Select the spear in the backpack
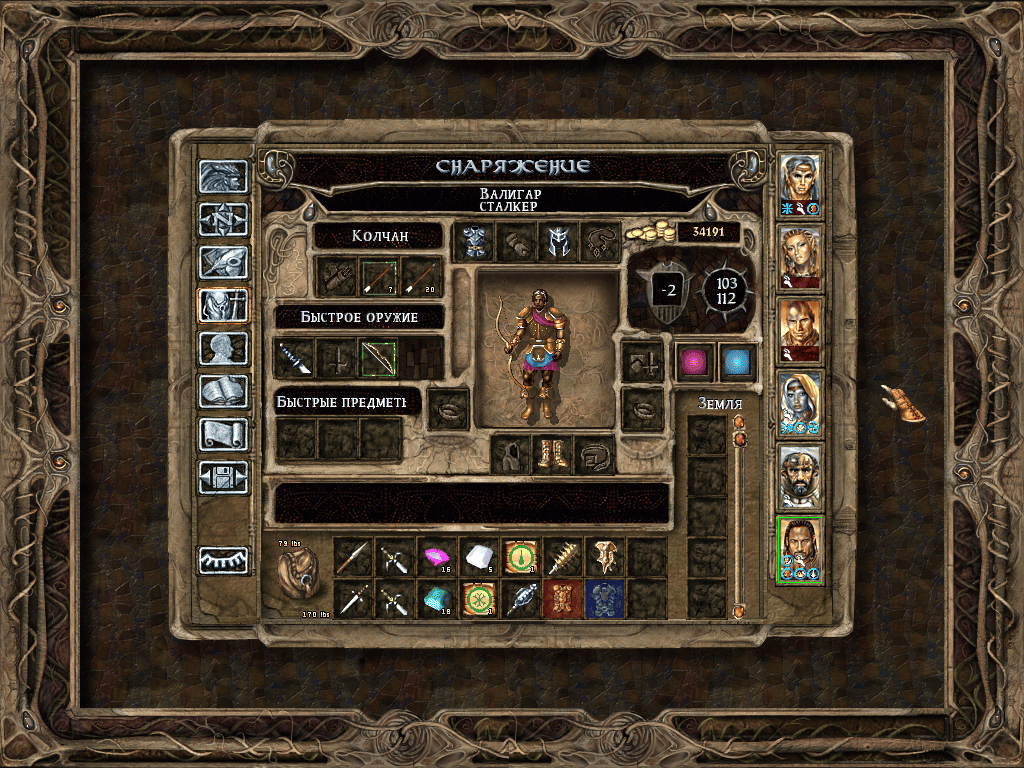1024x768 pixels. pyautogui.click(x=353, y=556)
